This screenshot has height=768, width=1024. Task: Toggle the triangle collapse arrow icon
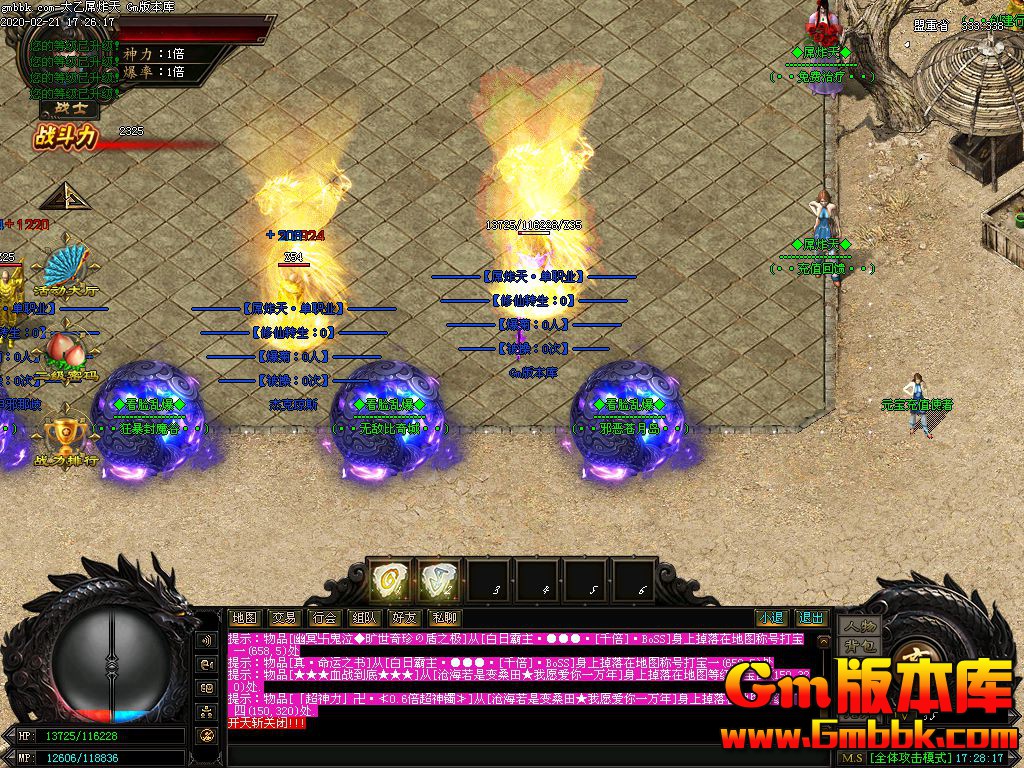tap(60, 196)
